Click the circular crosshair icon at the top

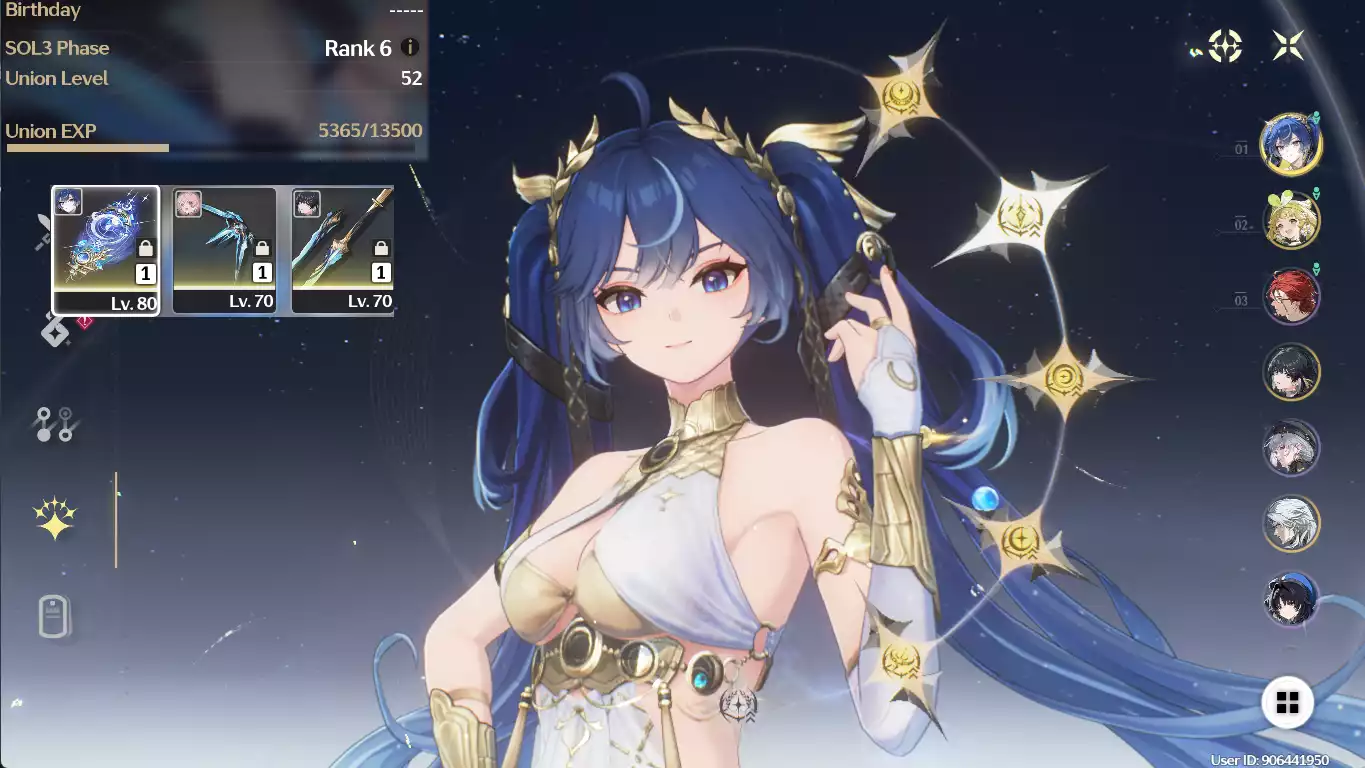coord(1225,46)
